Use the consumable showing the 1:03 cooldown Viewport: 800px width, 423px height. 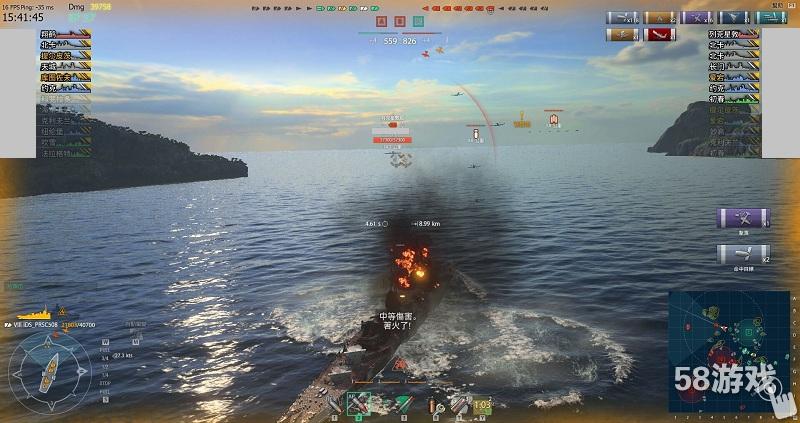482,403
